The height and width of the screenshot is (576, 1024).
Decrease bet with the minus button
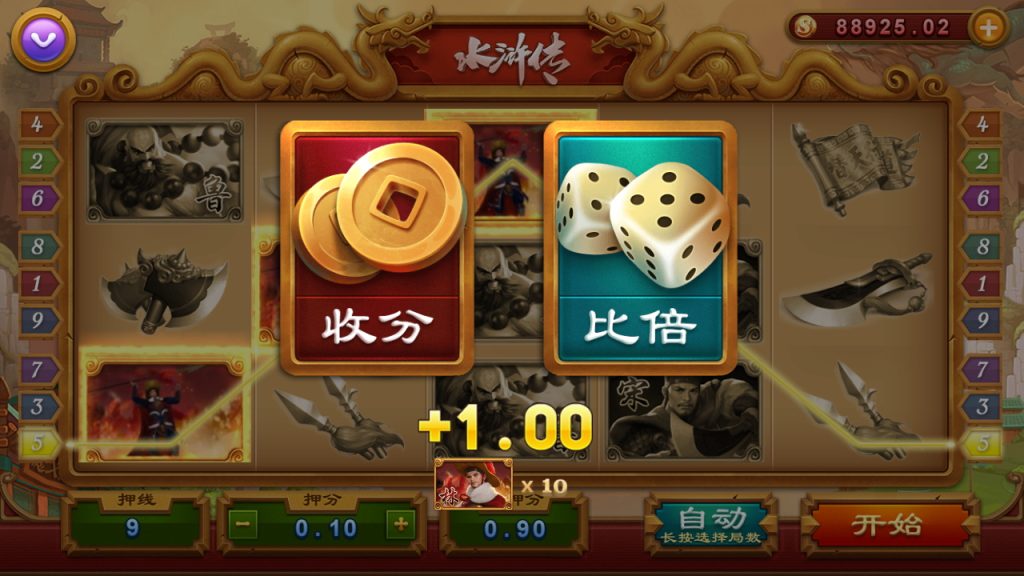pos(246,524)
